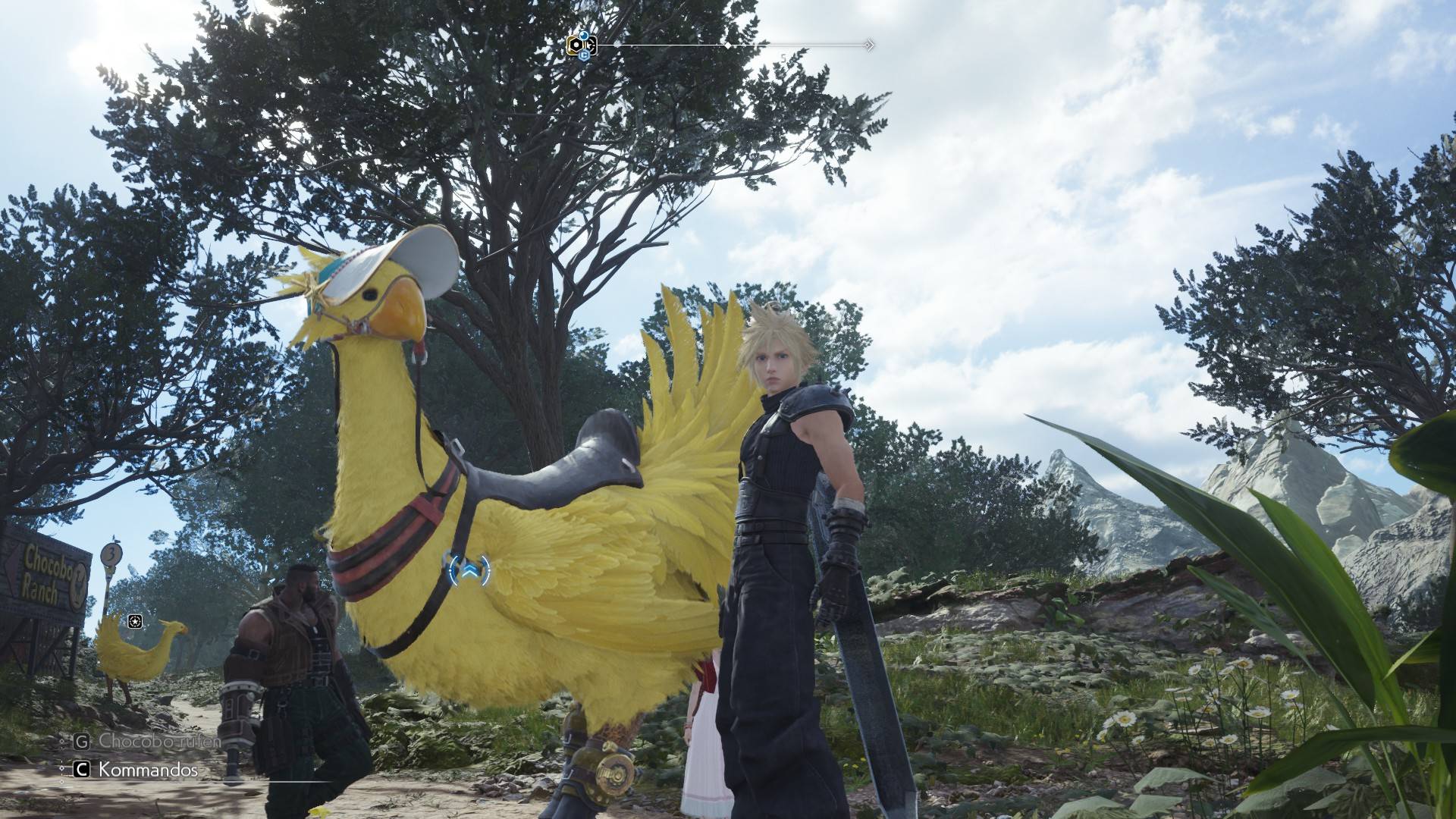This screenshot has height=819, width=1456.
Task: Click the blue chevron interaction marker
Action: [469, 569]
